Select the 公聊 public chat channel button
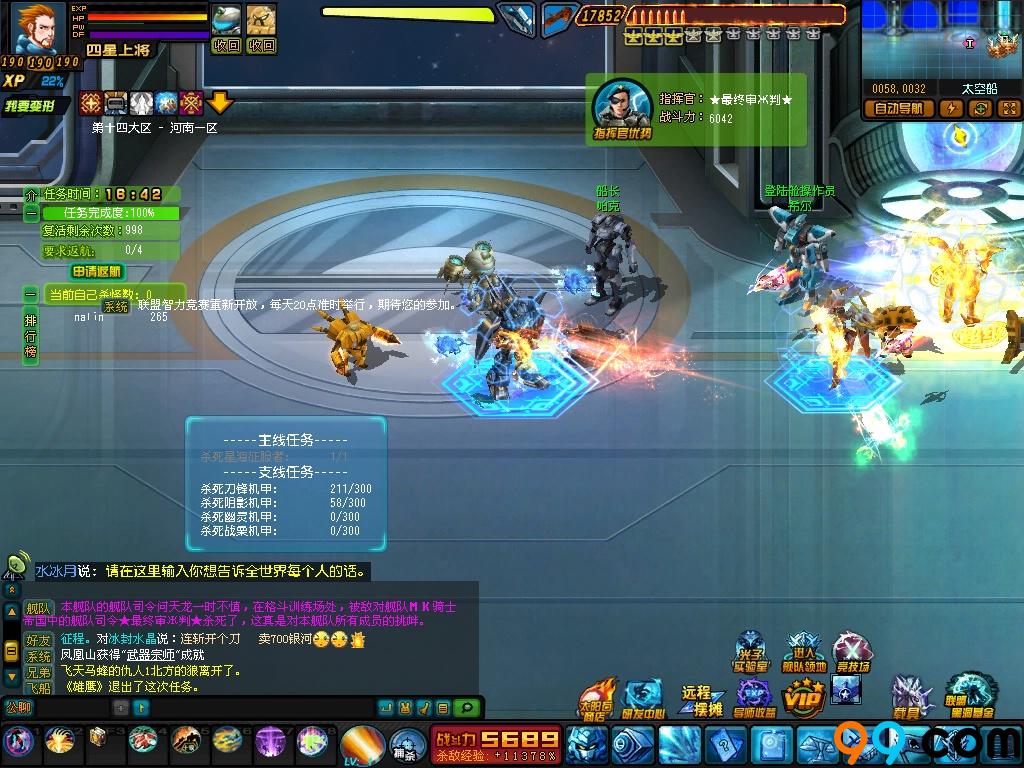The width and height of the screenshot is (1024, 768). click(18, 707)
